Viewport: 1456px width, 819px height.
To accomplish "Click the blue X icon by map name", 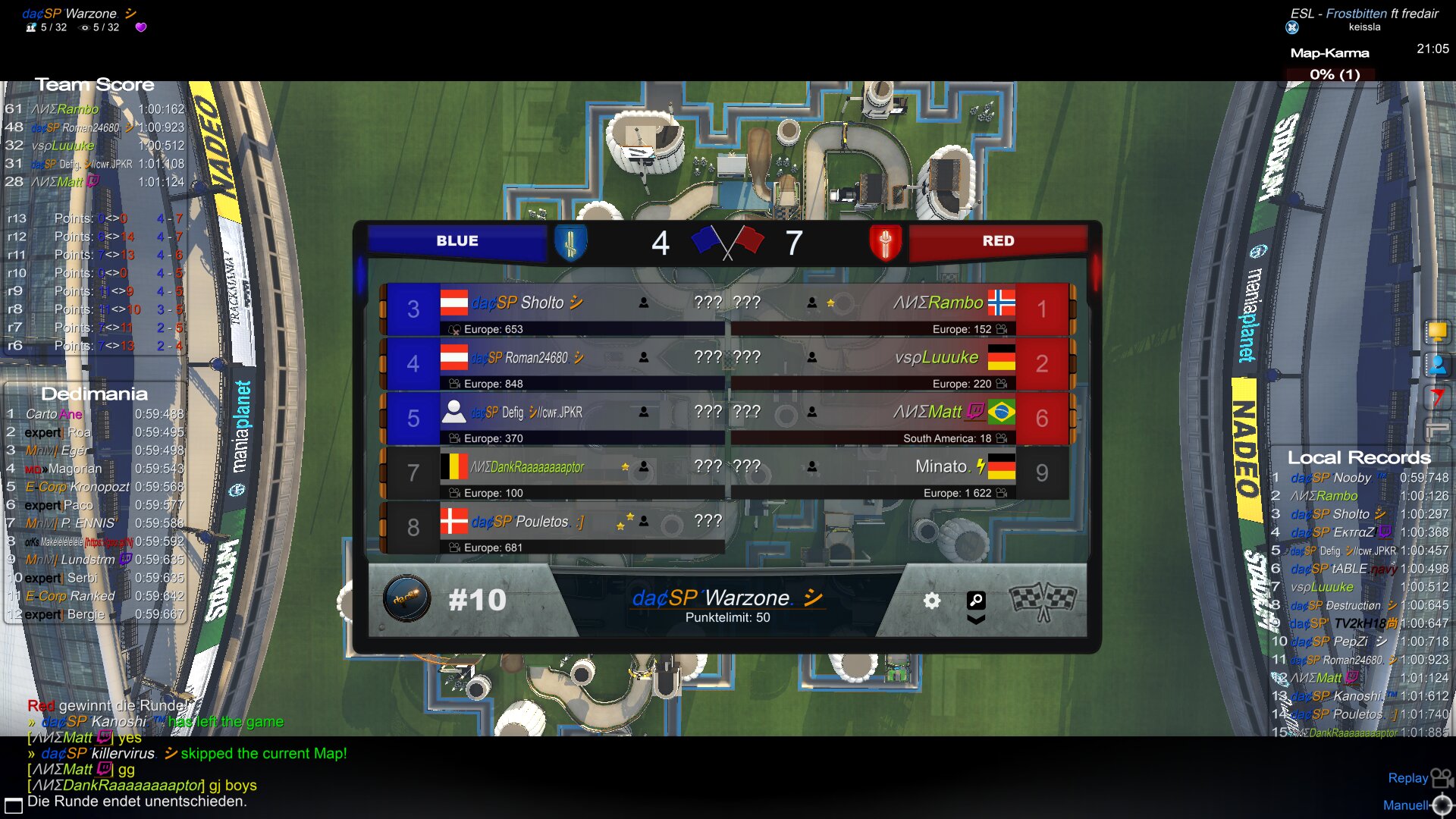I will [x=1292, y=27].
